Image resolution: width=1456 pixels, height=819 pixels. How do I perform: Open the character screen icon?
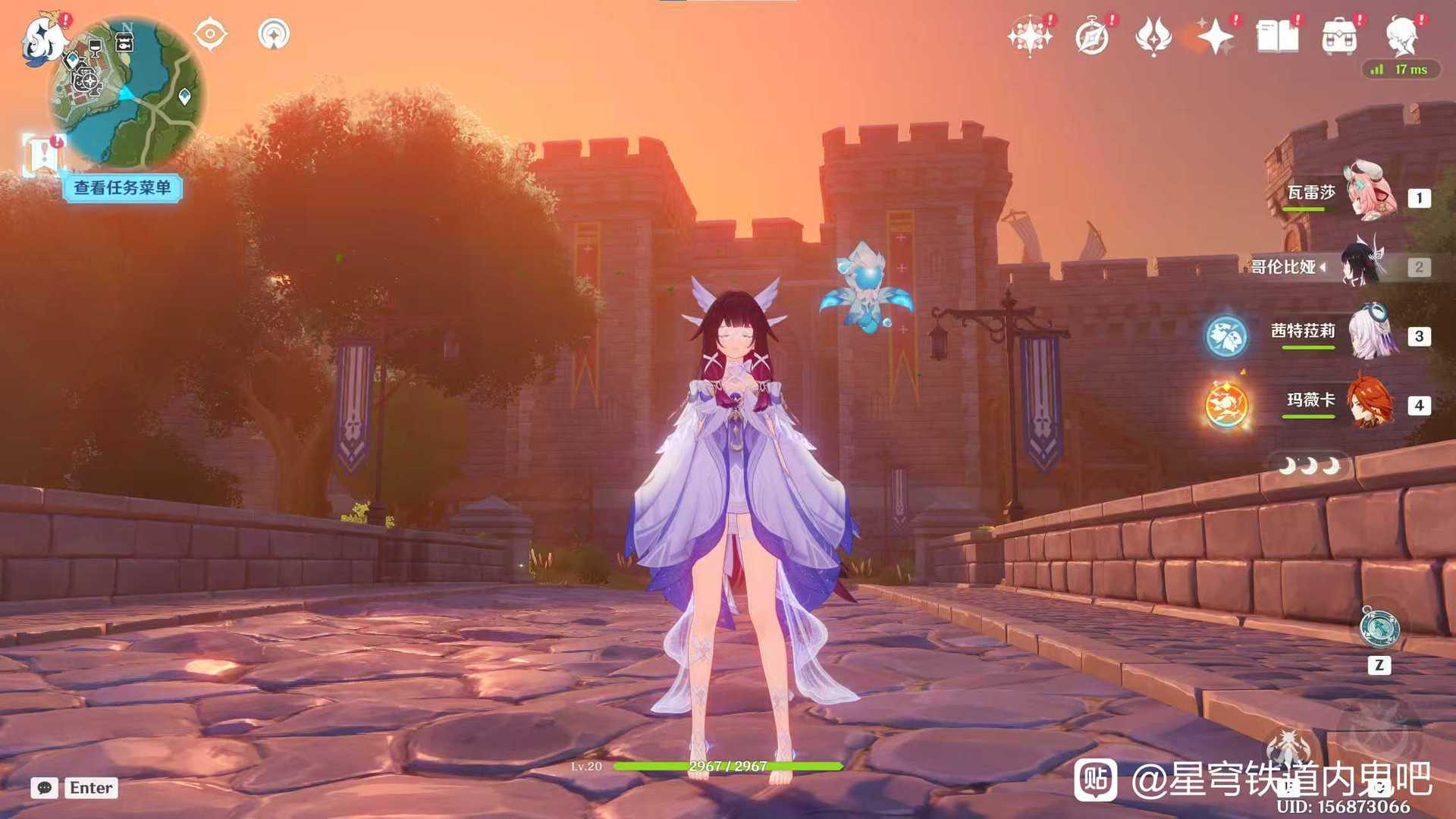(x=1401, y=36)
